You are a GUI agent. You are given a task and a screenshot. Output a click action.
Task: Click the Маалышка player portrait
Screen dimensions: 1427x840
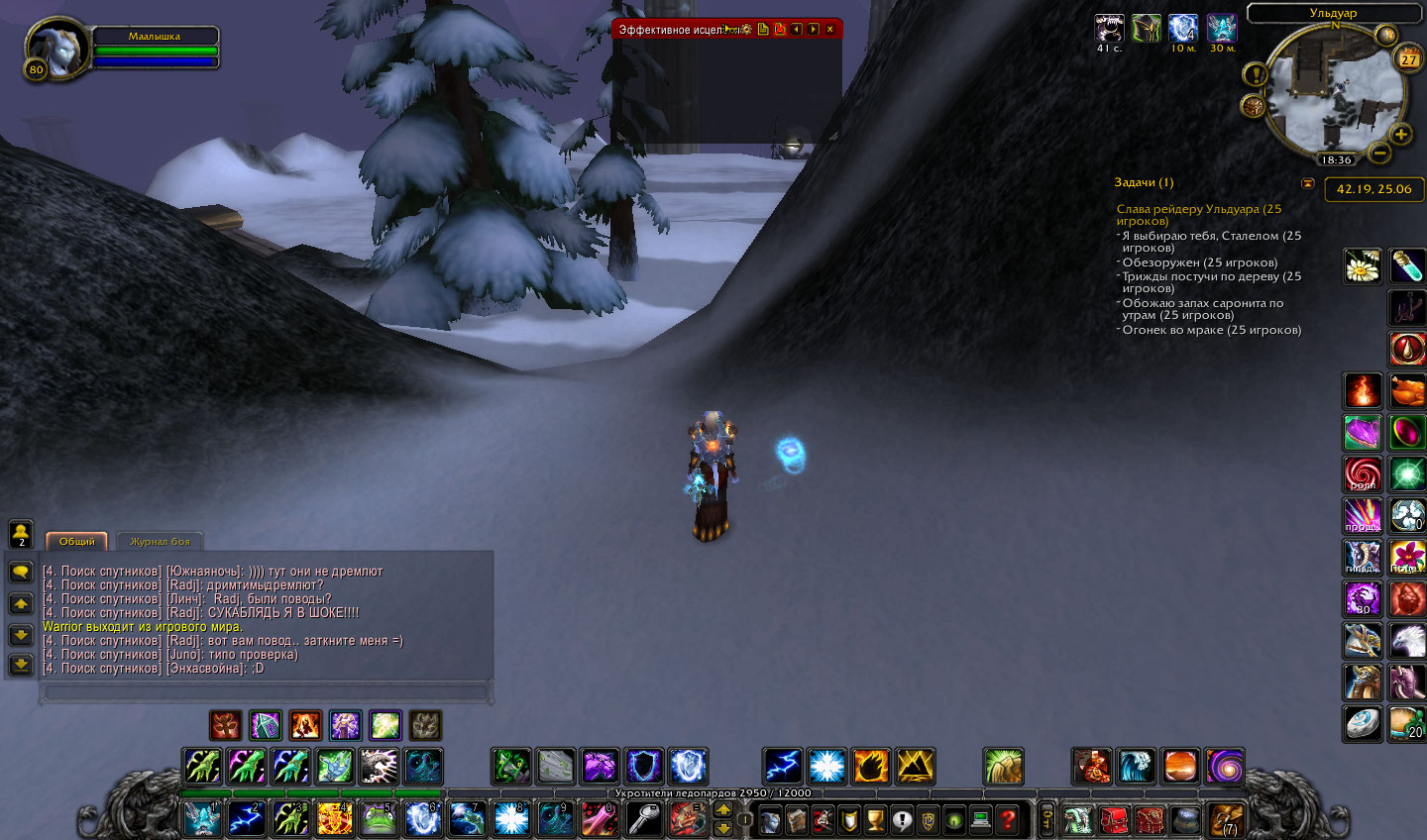pyautogui.click(x=55, y=48)
